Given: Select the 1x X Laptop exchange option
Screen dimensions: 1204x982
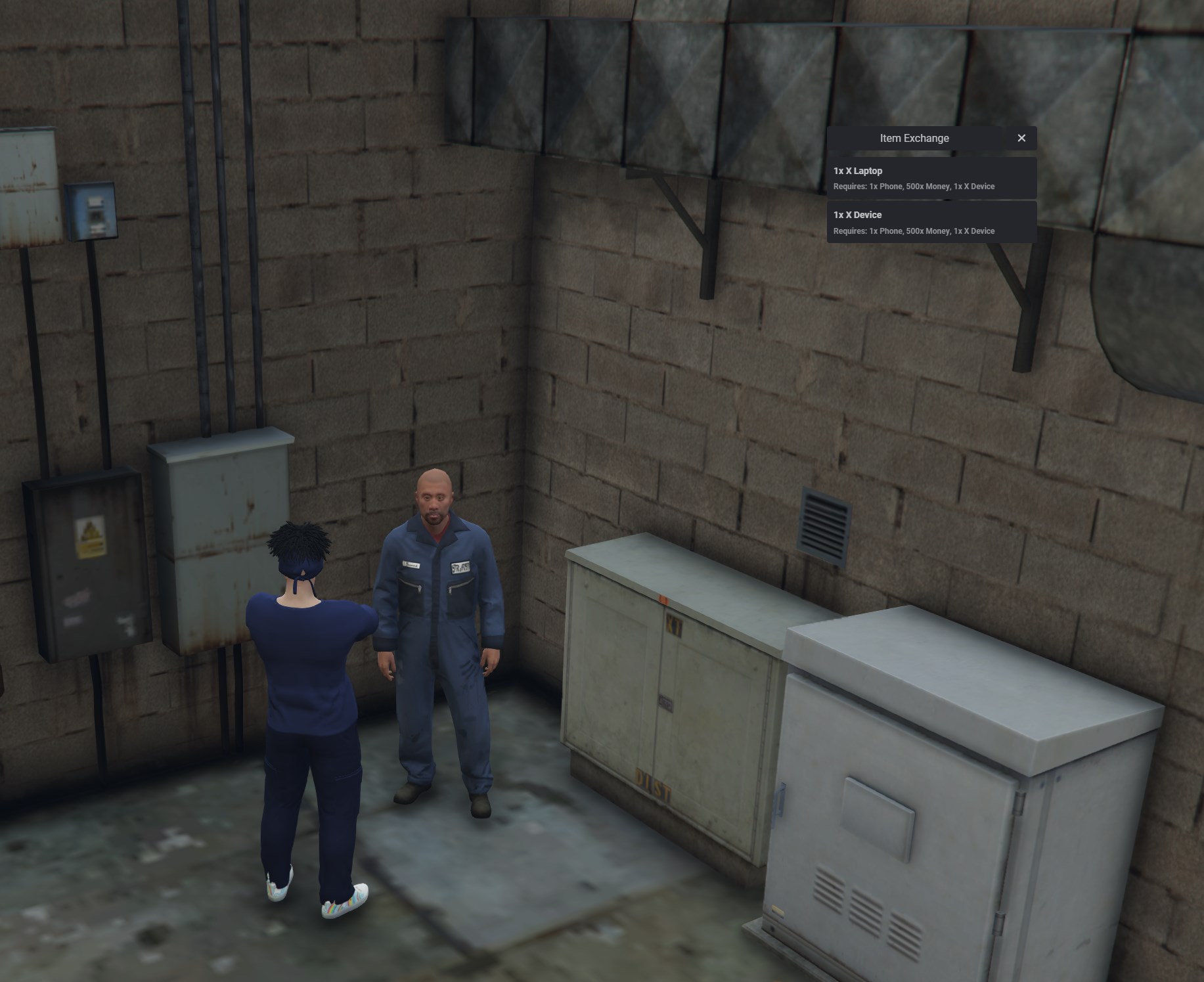Looking at the screenshot, I should (x=931, y=177).
